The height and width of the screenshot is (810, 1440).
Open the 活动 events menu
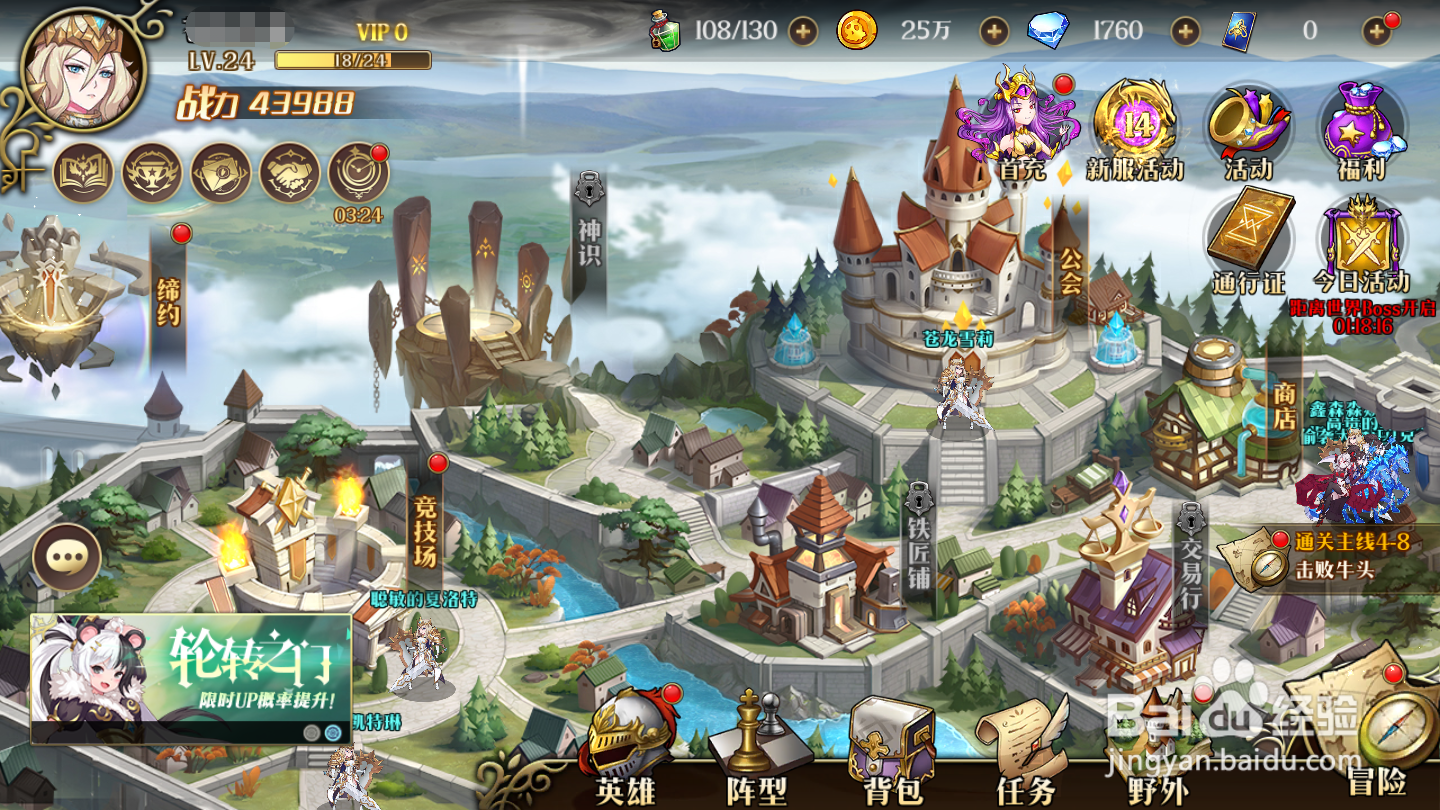point(1247,130)
